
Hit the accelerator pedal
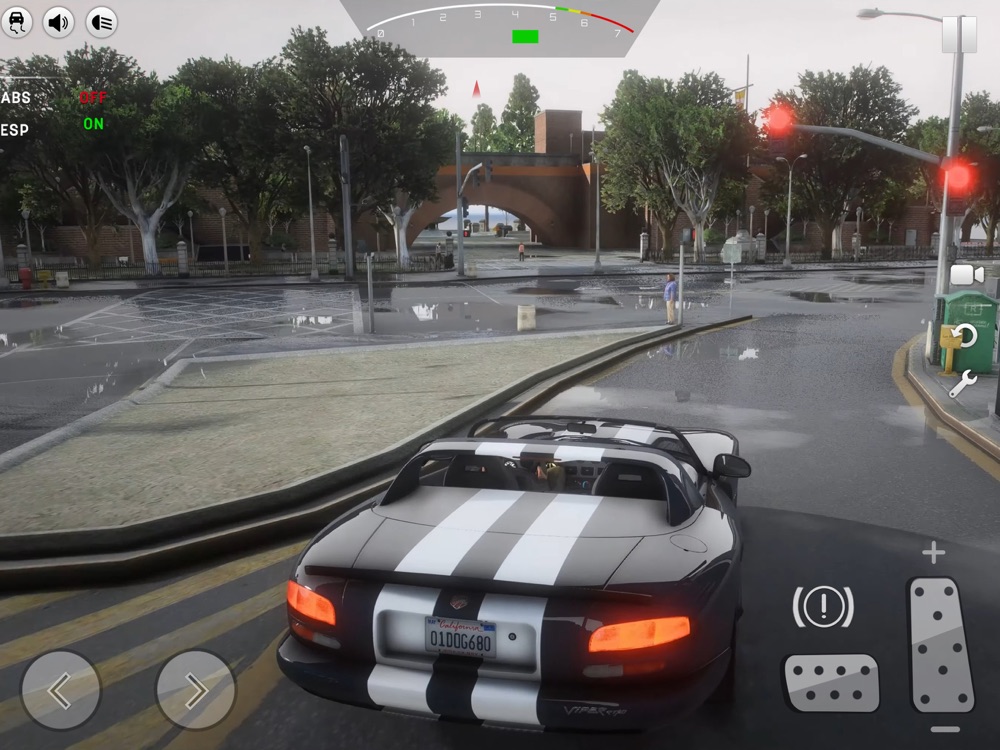(x=941, y=644)
